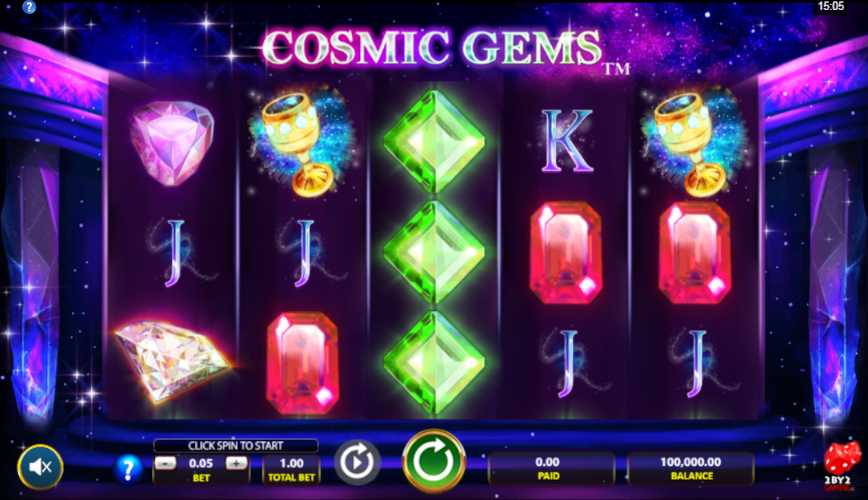Spin the reels with the green button
Screen dimensions: 868x500
coord(434,461)
